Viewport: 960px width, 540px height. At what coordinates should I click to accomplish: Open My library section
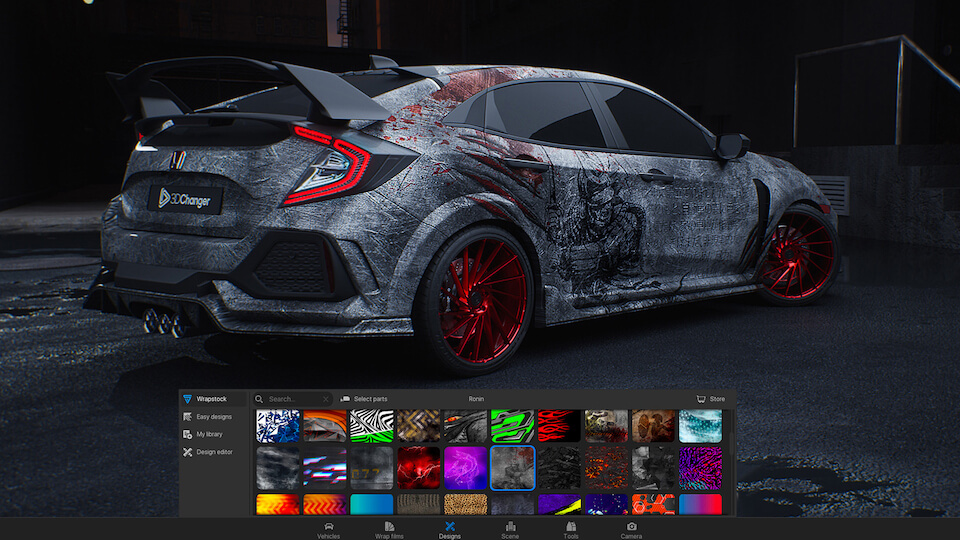point(209,434)
